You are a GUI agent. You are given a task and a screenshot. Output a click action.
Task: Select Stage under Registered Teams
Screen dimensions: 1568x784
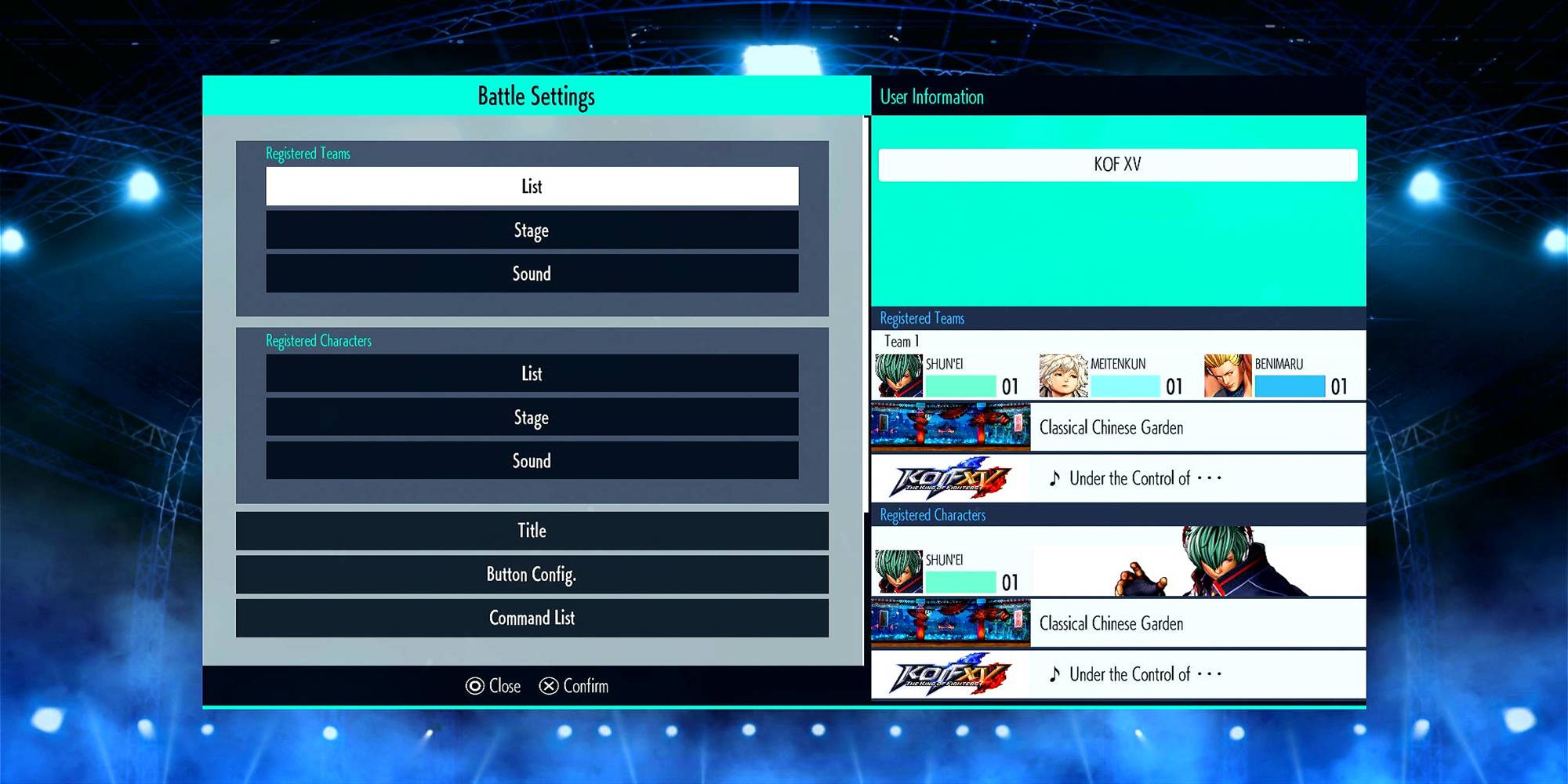coord(532,230)
